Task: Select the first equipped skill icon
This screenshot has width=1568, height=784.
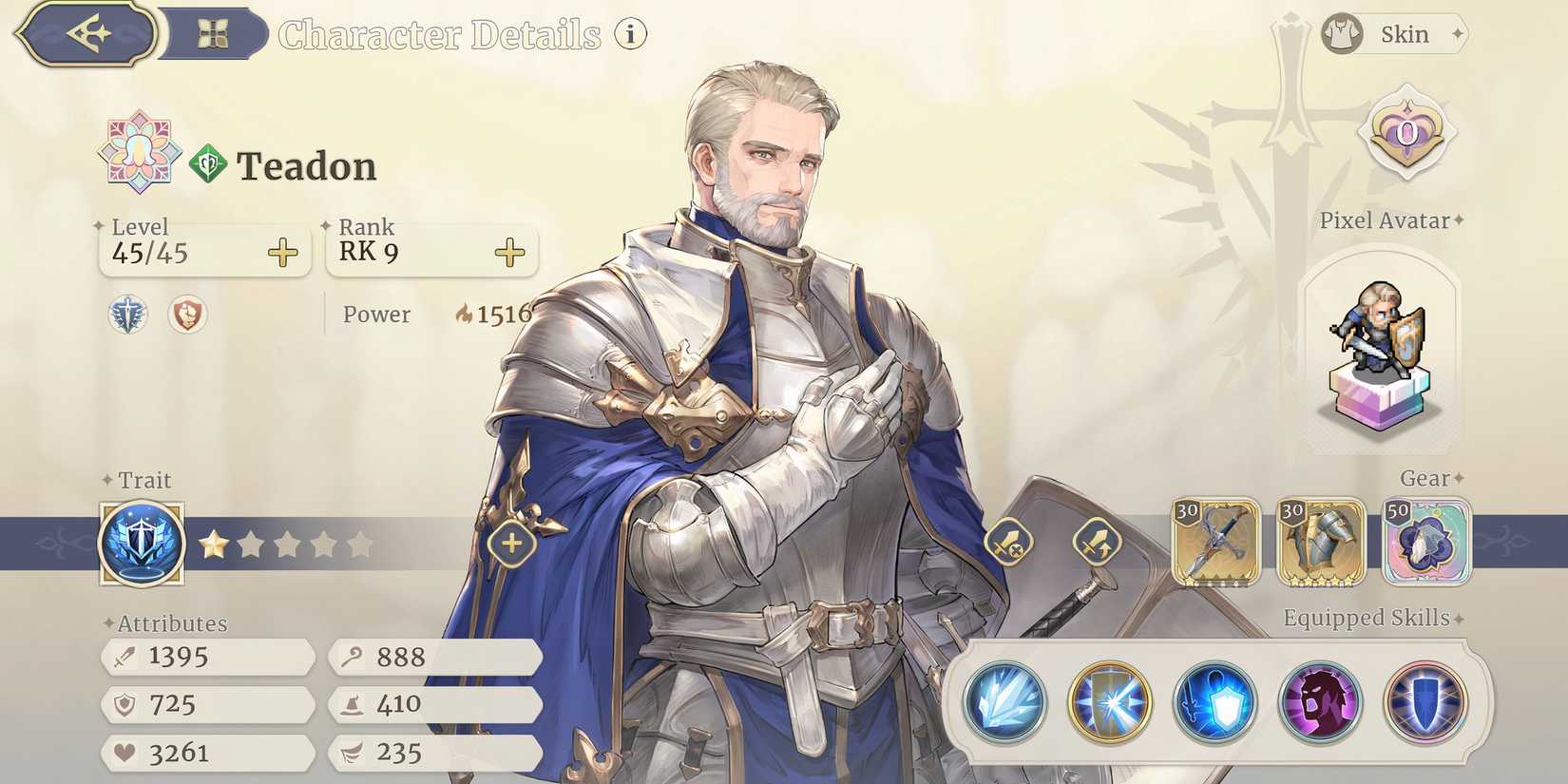Action: tap(1004, 703)
